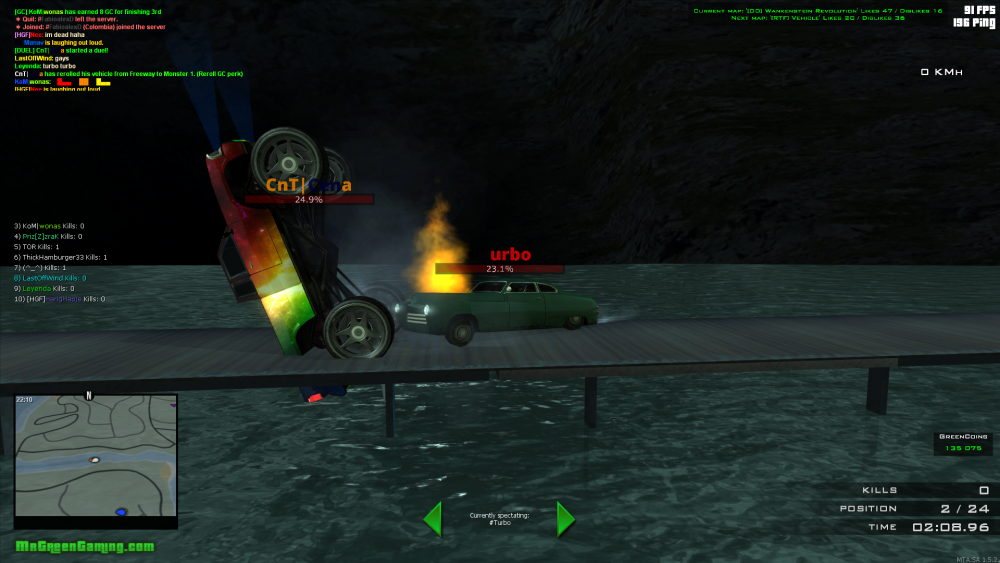Click the MrGreenGaming.com logo
This screenshot has width=1000, height=563.
click(x=85, y=546)
